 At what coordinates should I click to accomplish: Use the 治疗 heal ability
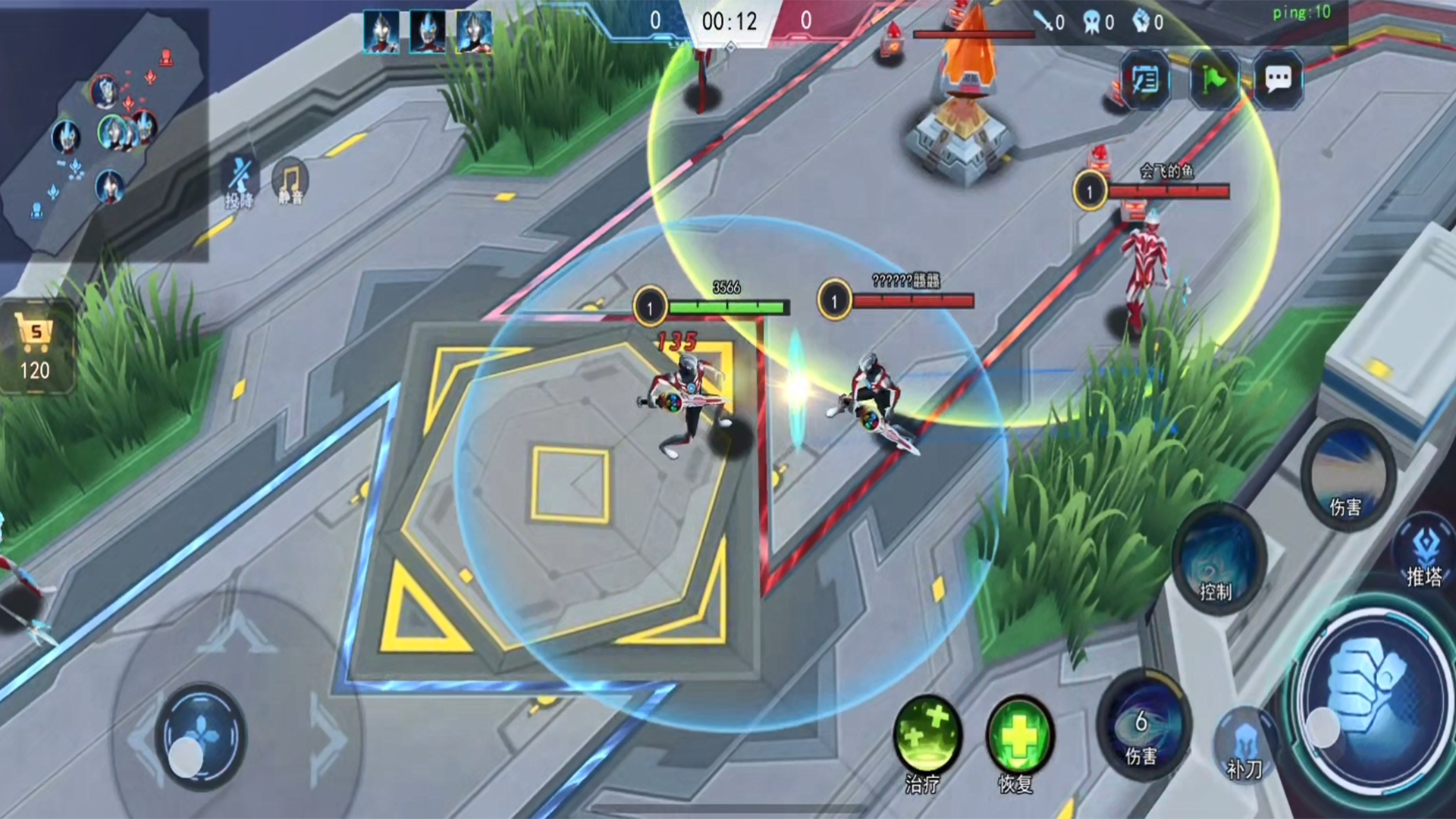tap(927, 739)
